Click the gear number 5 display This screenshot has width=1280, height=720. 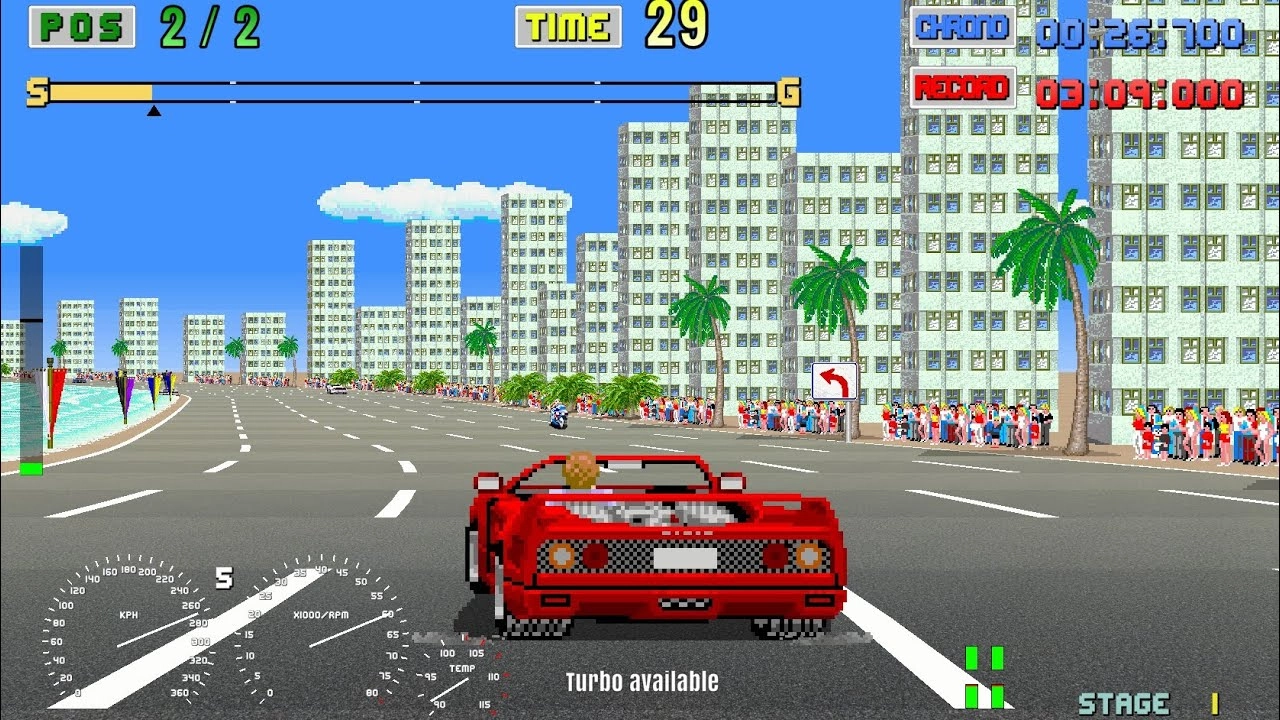click(227, 580)
